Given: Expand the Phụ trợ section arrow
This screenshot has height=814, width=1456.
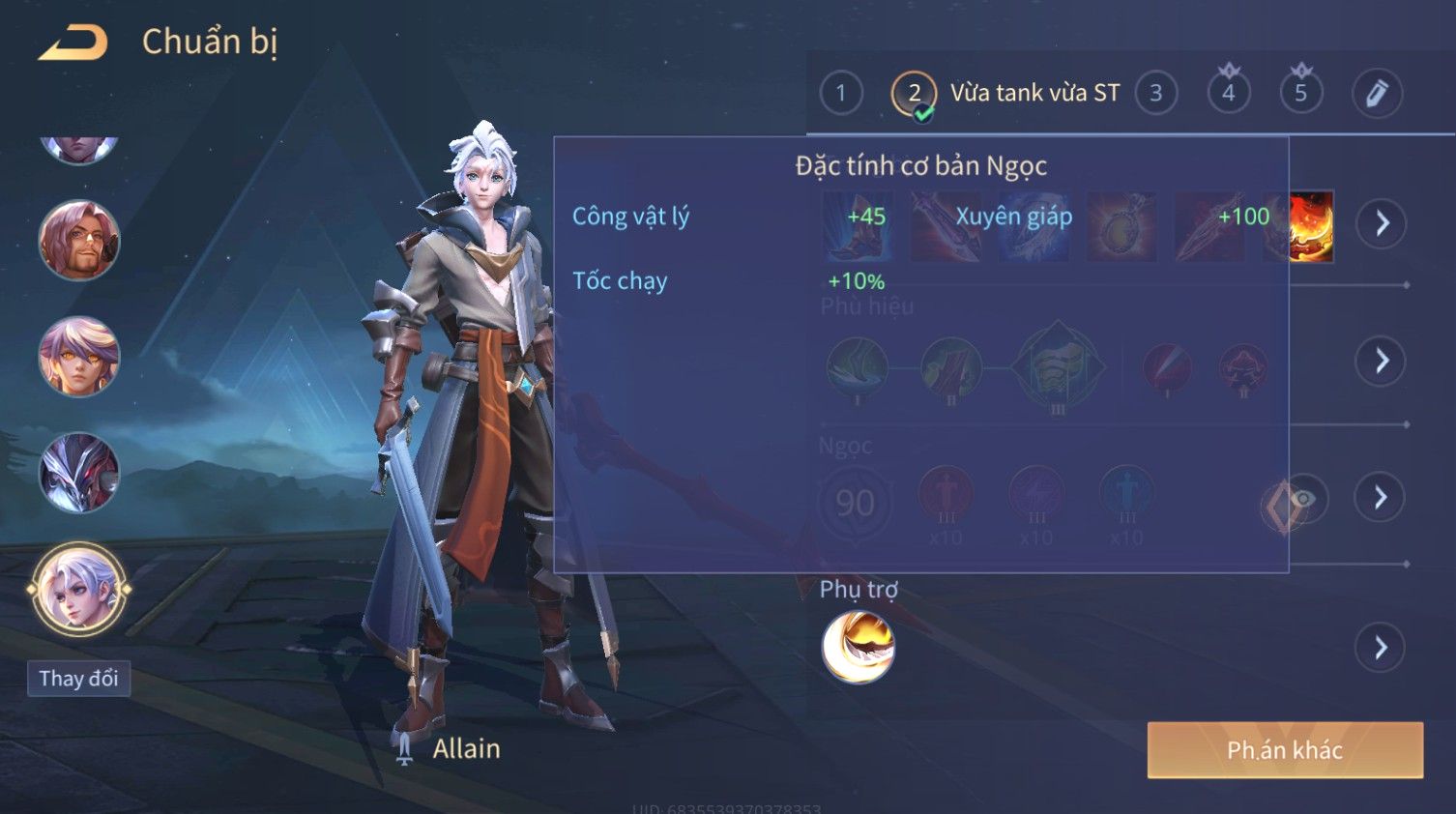Looking at the screenshot, I should point(1381,647).
